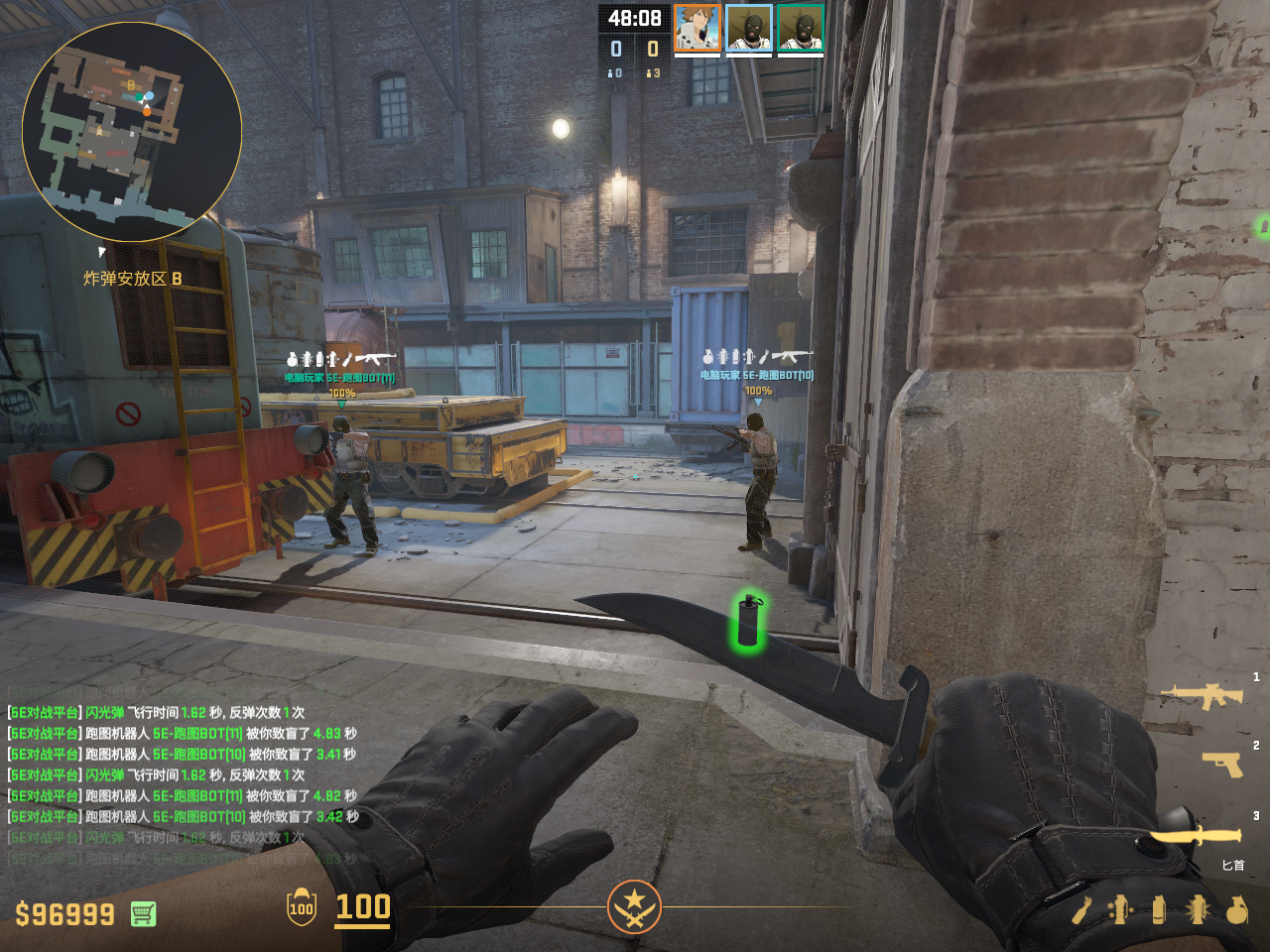This screenshot has width=1270, height=952.
Task: Select the balaclava avatar with light-blue border
Action: [x=749, y=28]
